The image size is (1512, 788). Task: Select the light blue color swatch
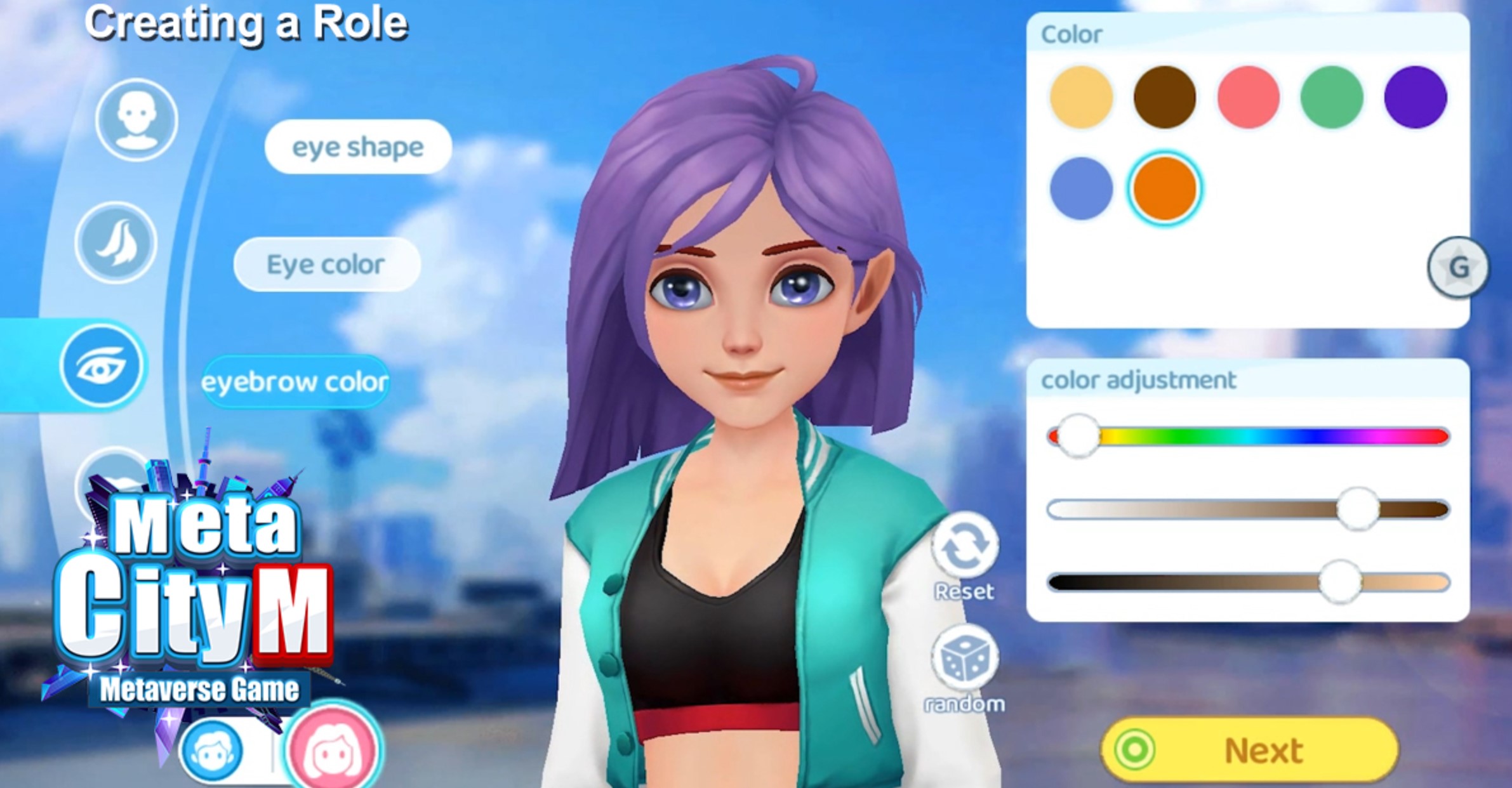pyautogui.click(x=1081, y=188)
